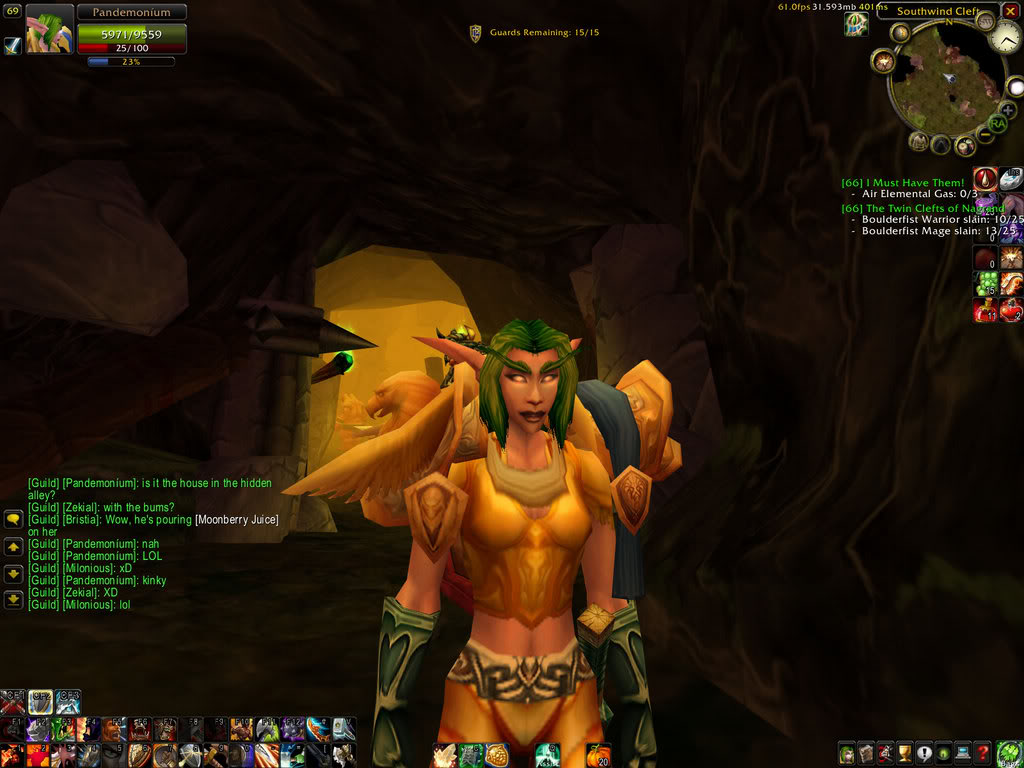Open achievements via golden trophy button
Screen dimensions: 1024x768
[x=905, y=754]
